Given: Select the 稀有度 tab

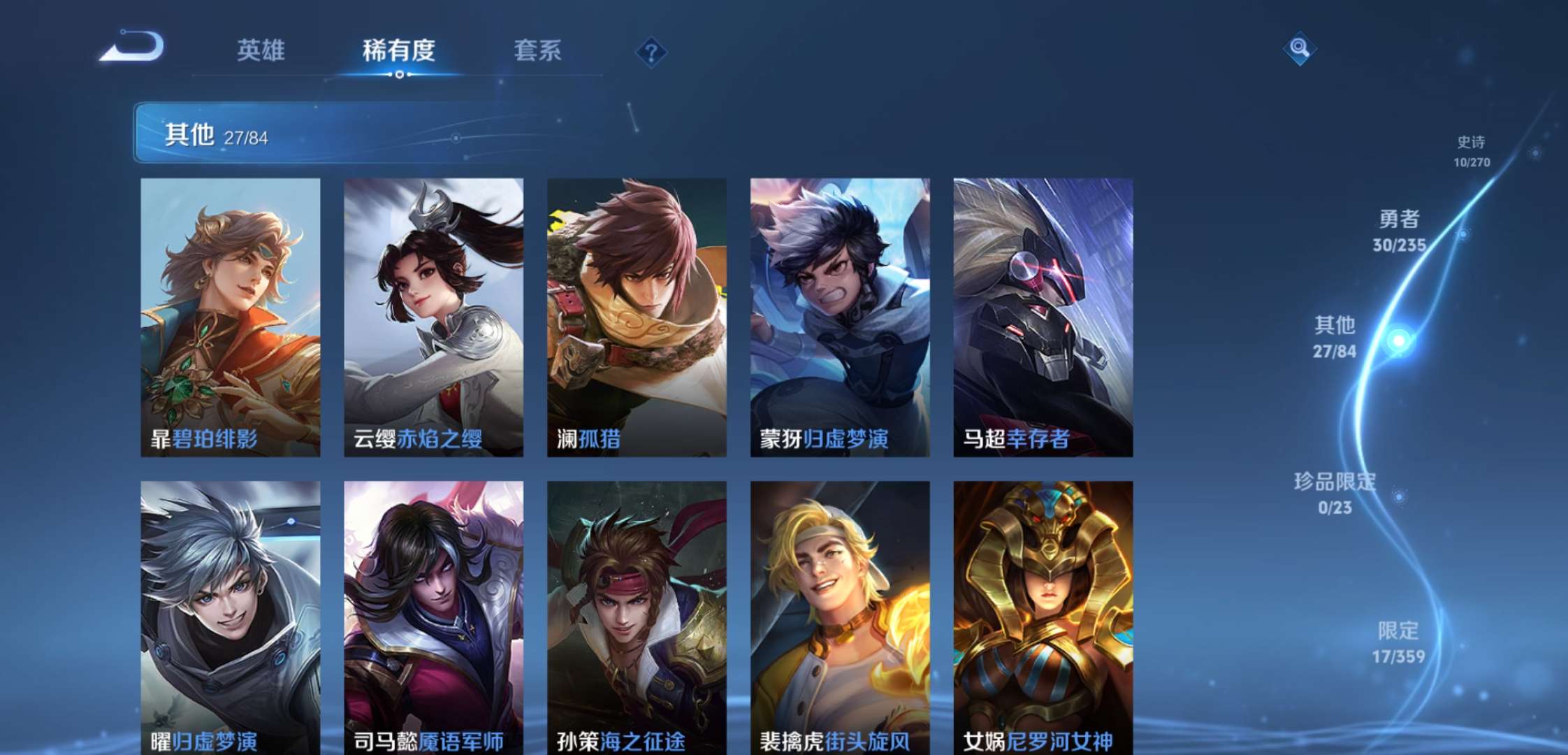Looking at the screenshot, I should point(398,50).
